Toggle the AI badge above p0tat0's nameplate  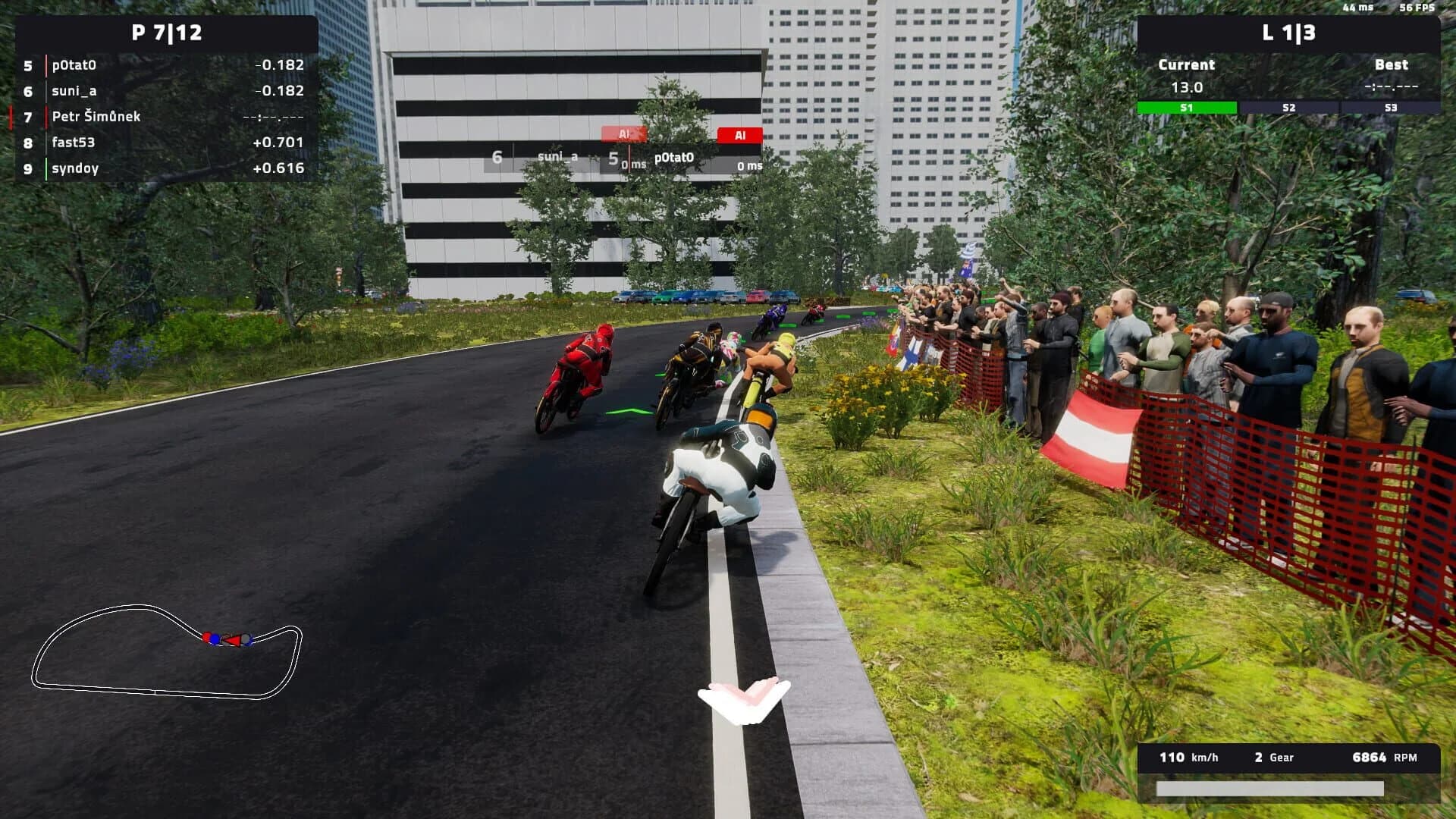click(740, 134)
